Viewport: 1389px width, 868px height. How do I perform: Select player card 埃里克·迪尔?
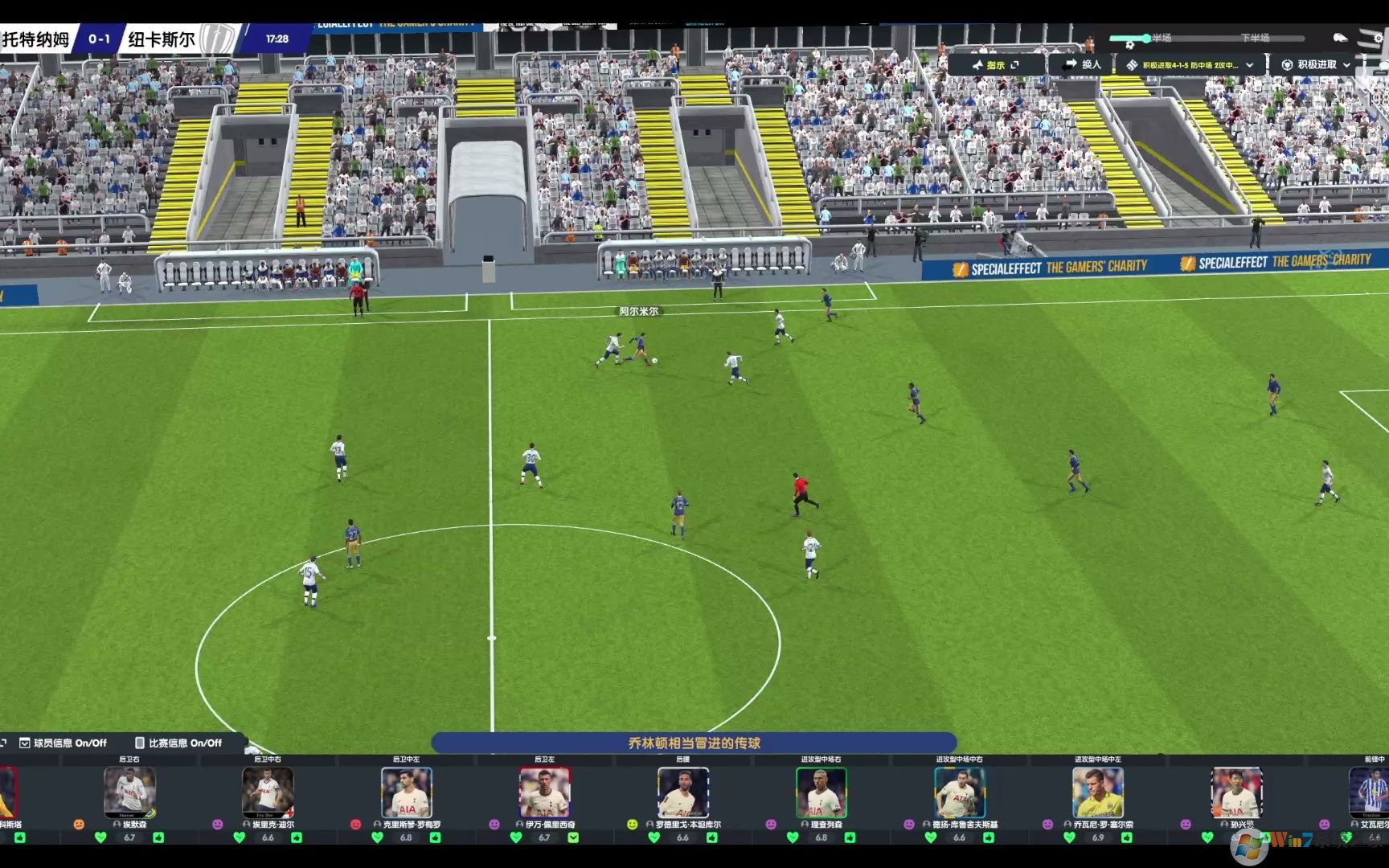click(268, 792)
